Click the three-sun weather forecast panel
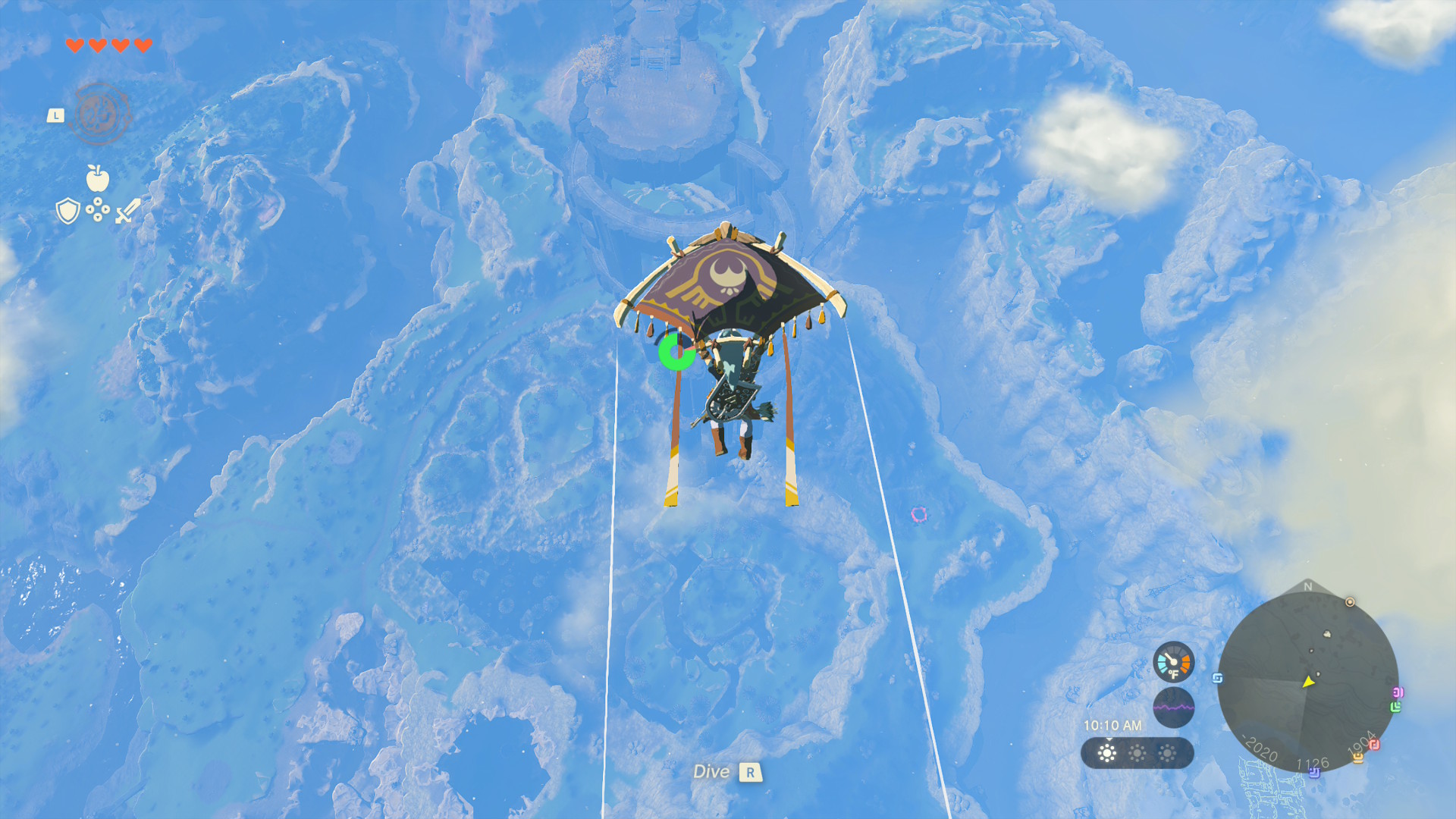Image resolution: width=1456 pixels, height=819 pixels. (1137, 753)
